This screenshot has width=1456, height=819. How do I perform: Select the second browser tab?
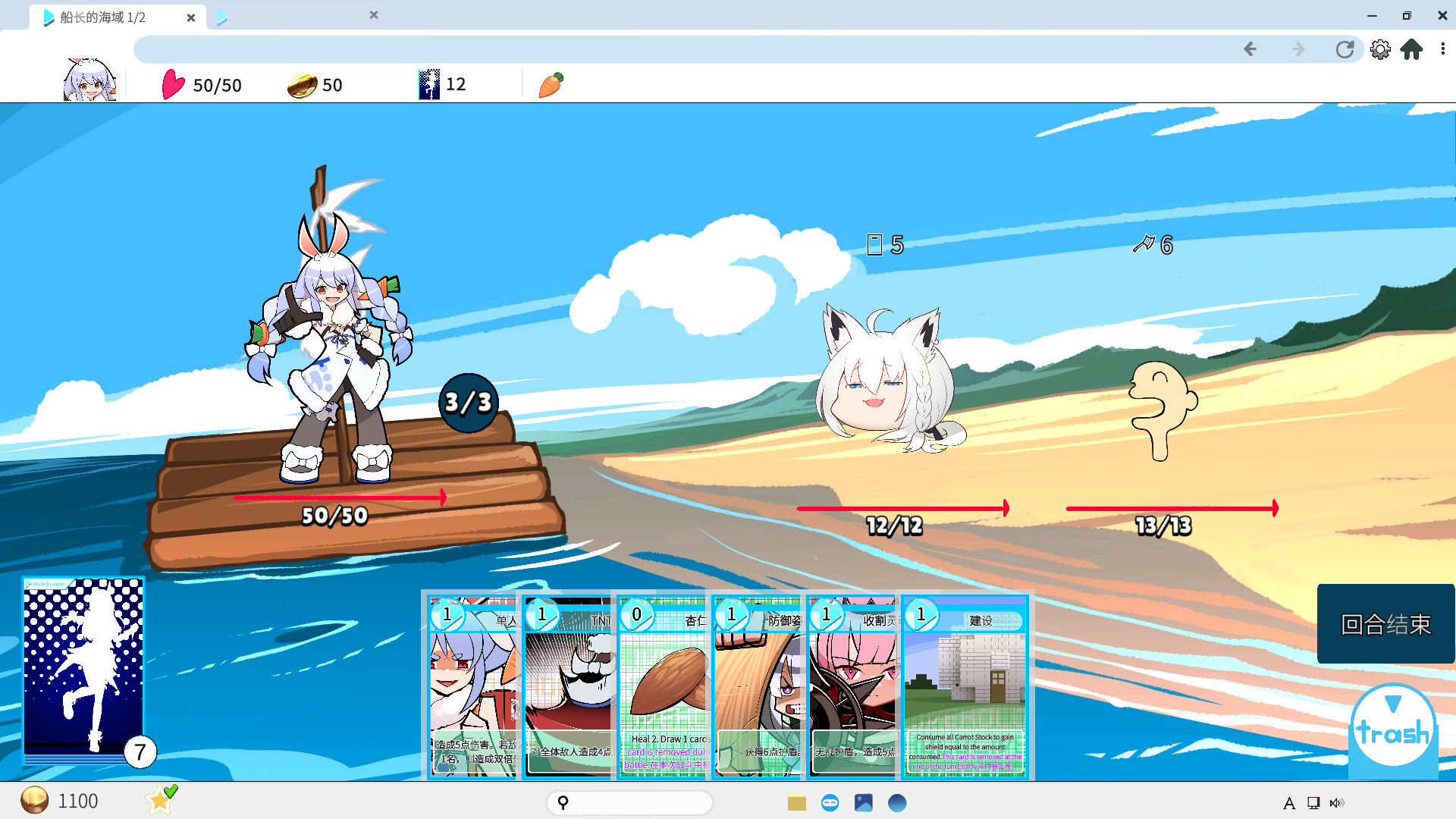296,15
